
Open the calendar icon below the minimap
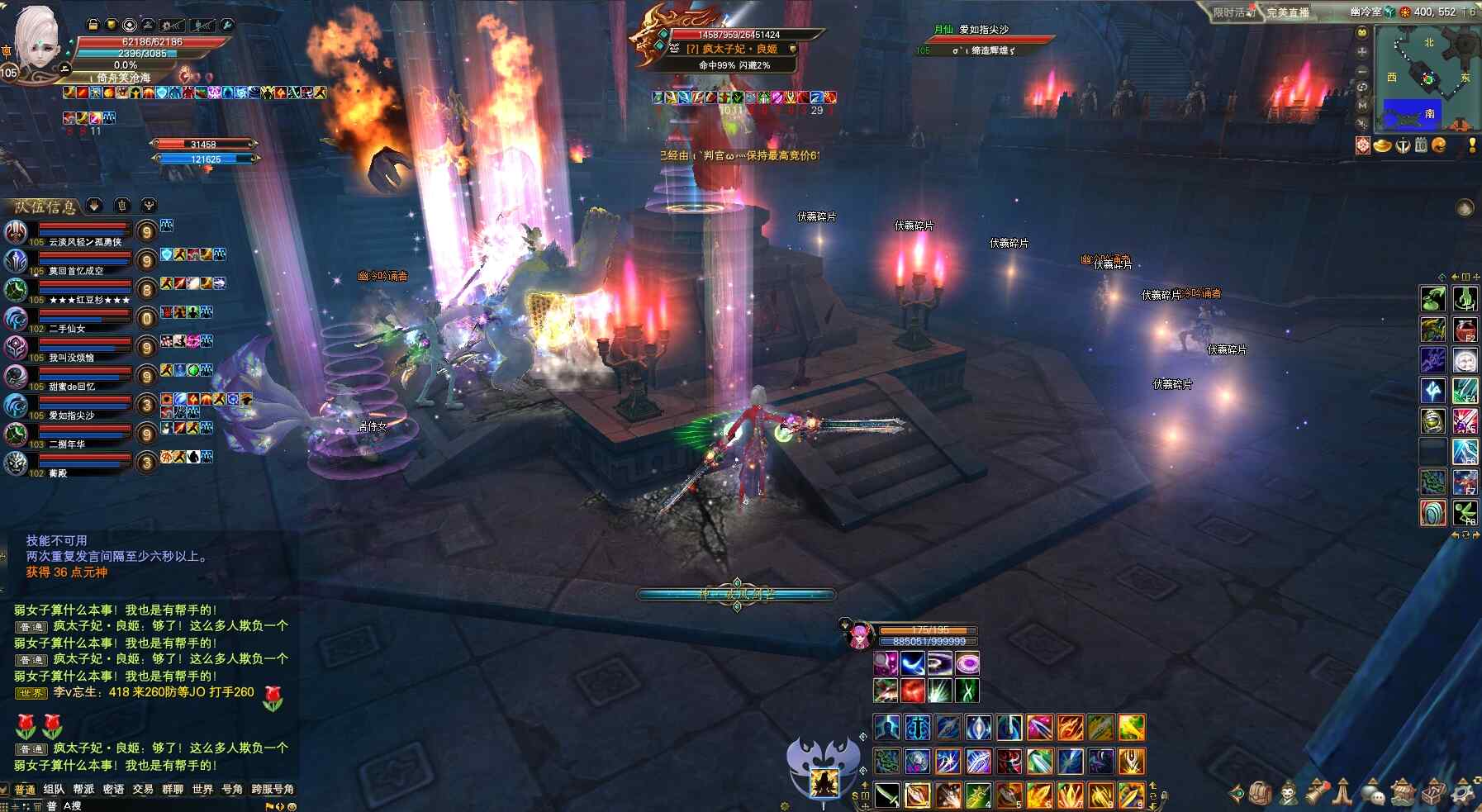(x=1421, y=146)
